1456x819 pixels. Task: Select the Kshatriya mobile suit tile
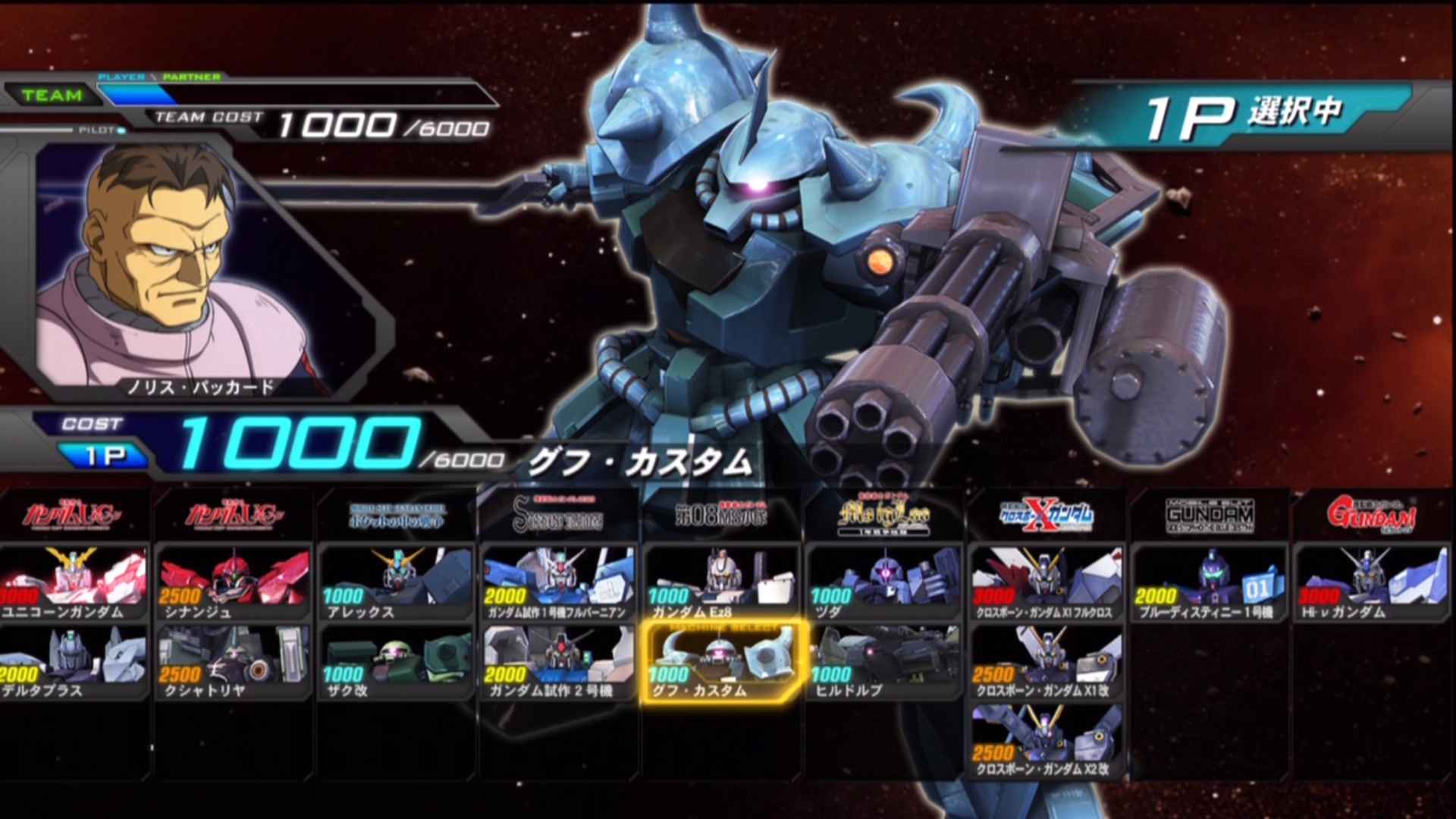tap(233, 663)
